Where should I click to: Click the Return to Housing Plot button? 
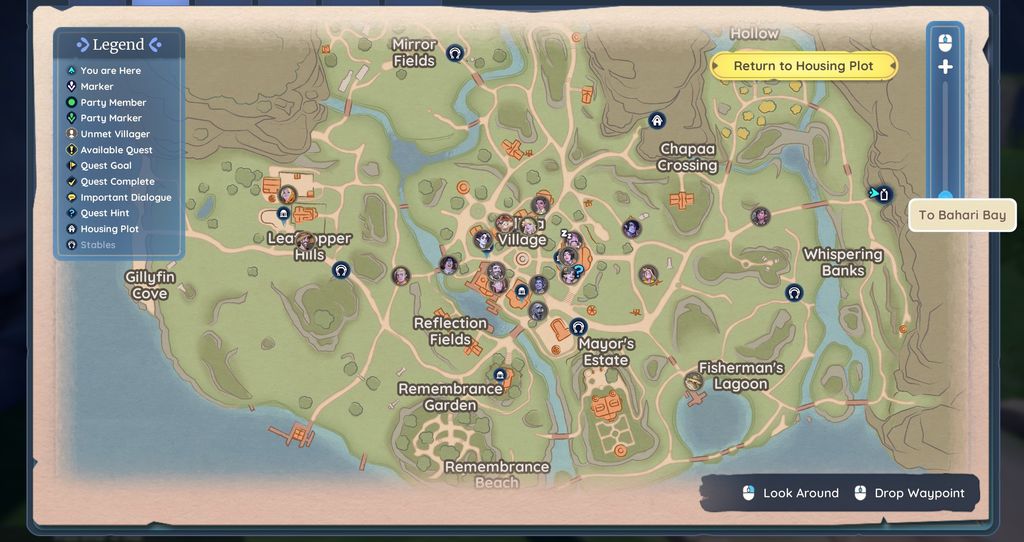pyautogui.click(x=803, y=66)
